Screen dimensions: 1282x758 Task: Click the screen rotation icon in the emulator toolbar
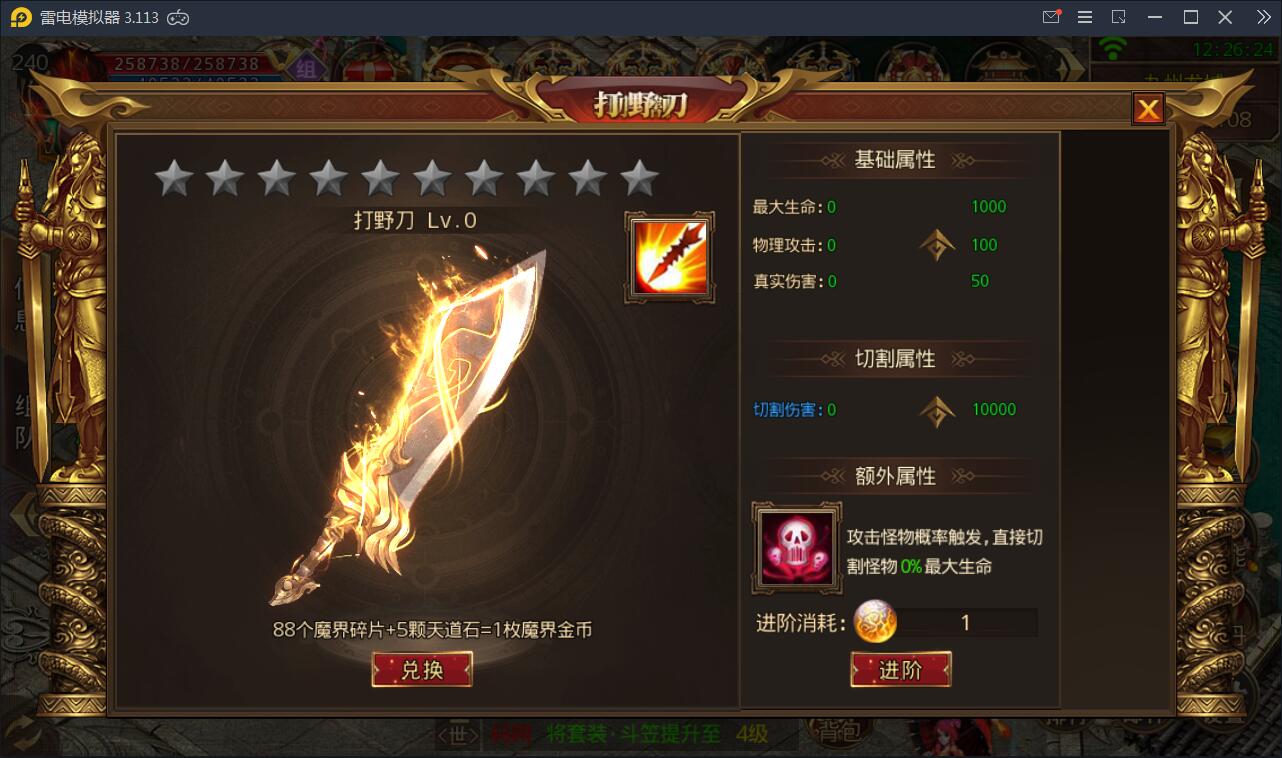coord(1119,16)
